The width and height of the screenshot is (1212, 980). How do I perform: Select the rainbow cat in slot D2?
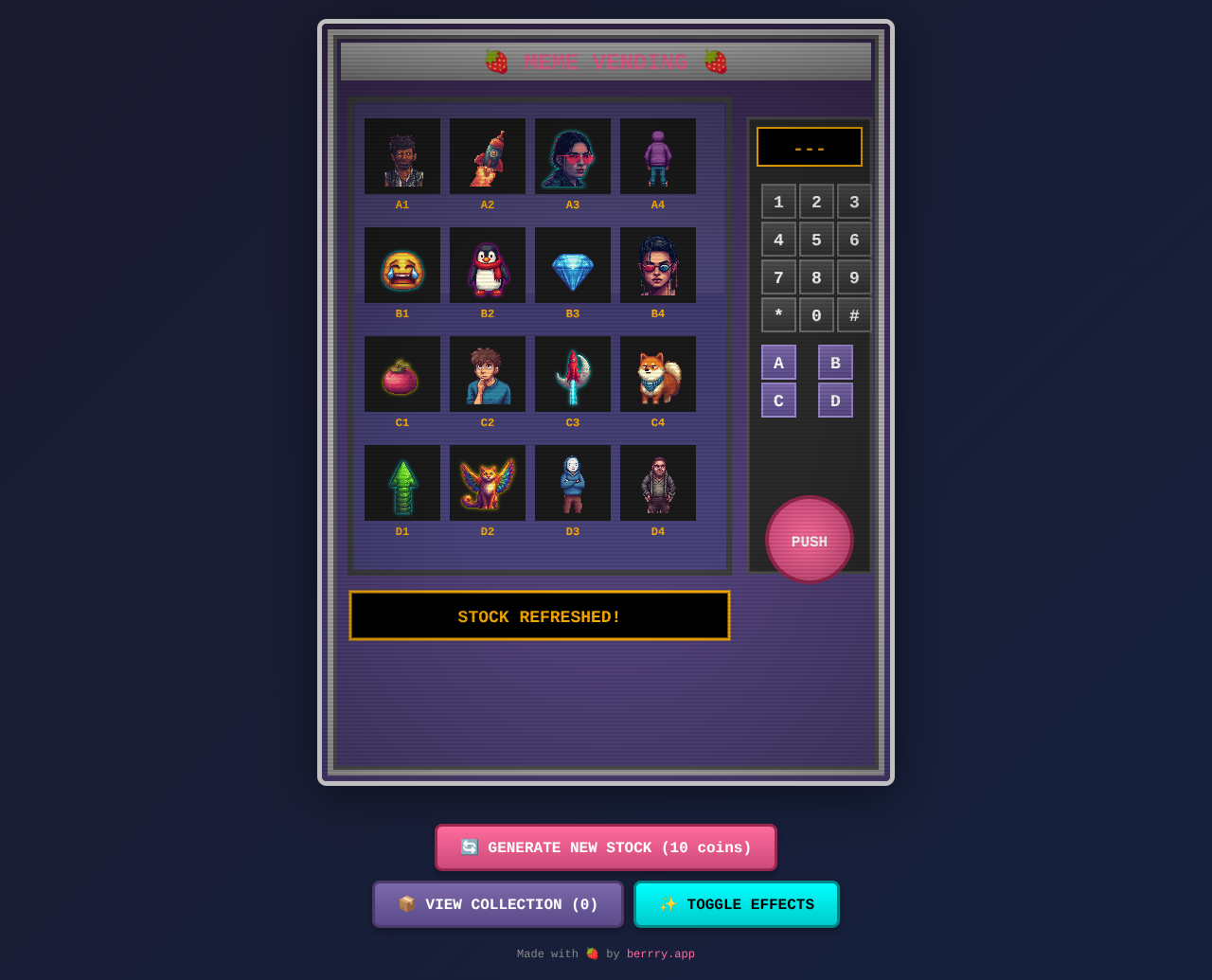[x=487, y=482]
